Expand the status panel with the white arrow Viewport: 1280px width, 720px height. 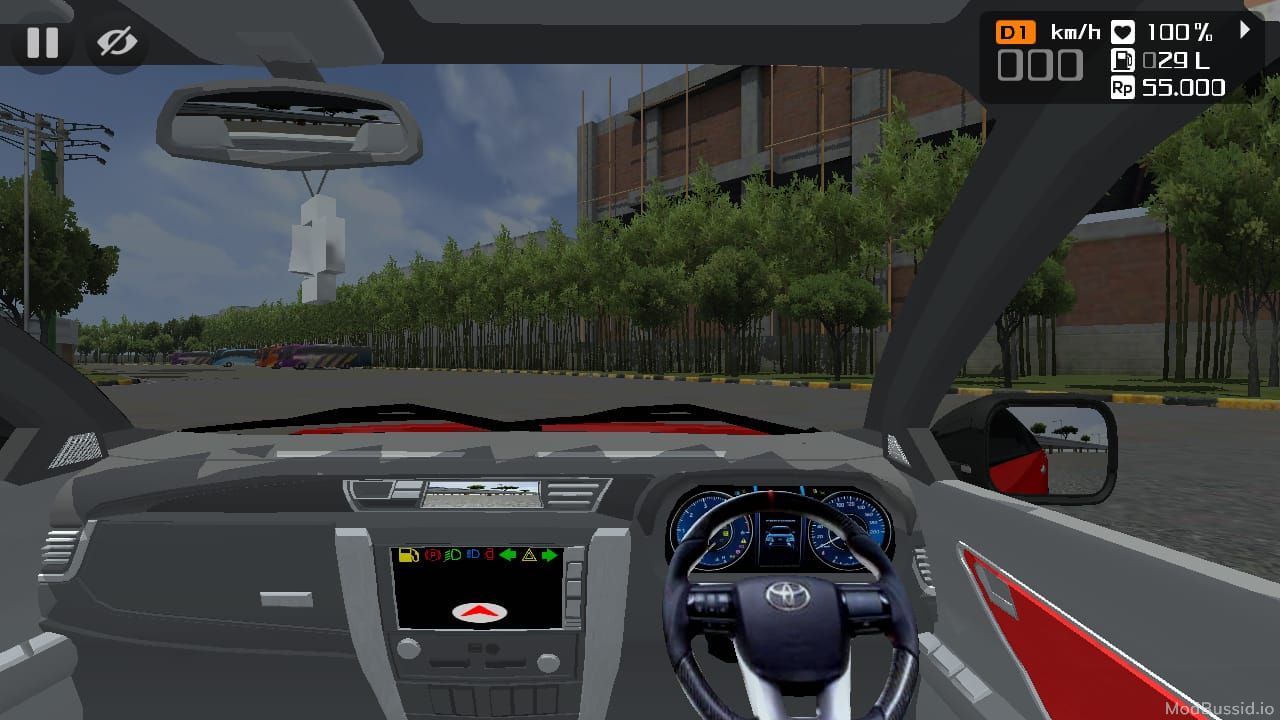point(1245,30)
